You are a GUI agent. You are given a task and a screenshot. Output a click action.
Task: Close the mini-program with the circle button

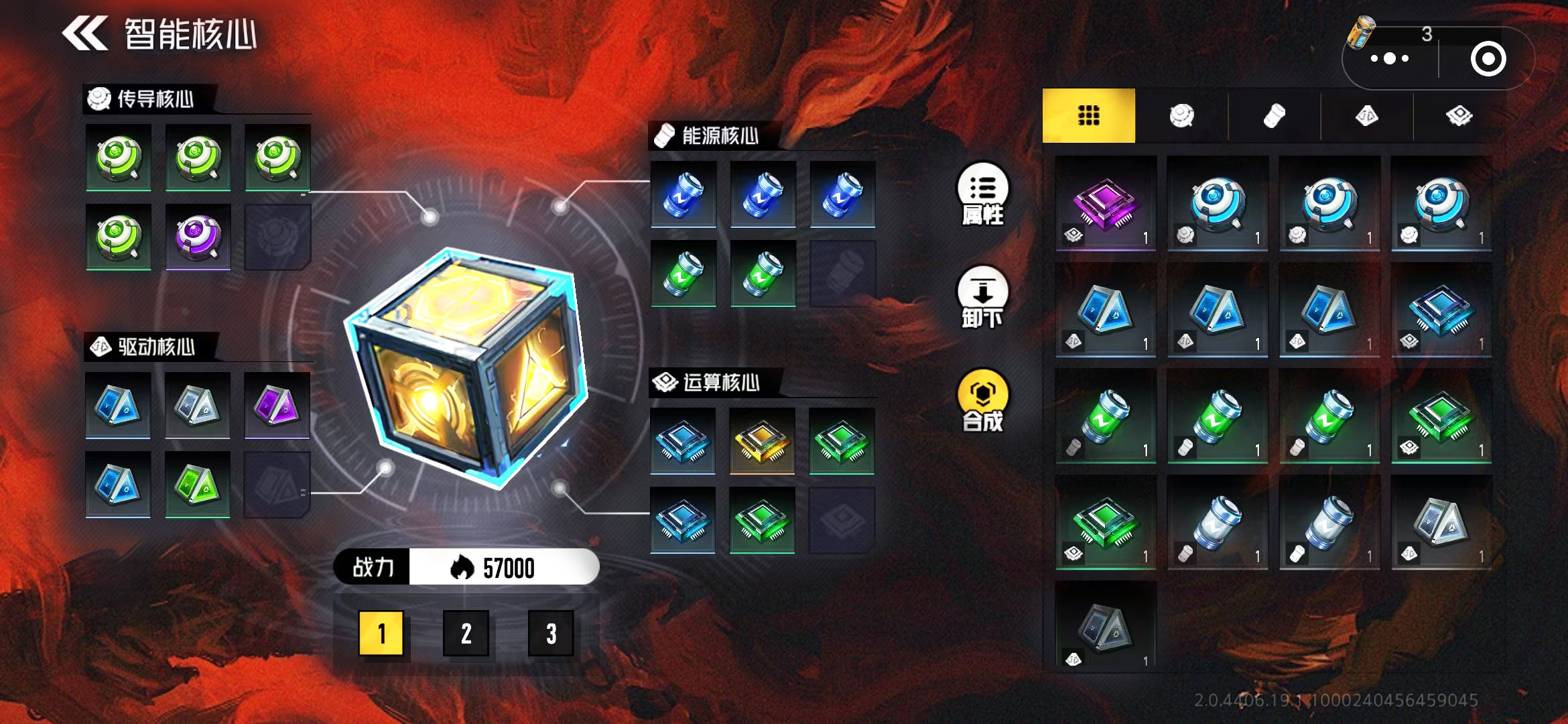(x=1488, y=59)
